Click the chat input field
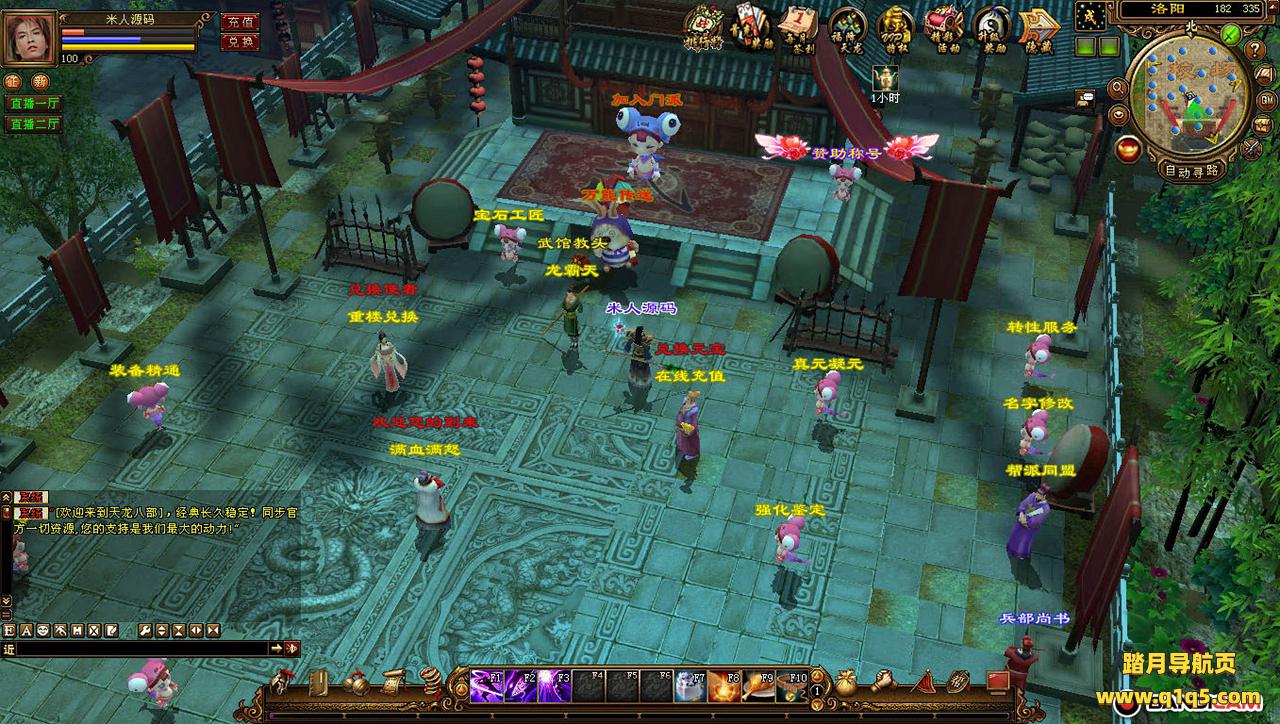This screenshot has height=724, width=1280. [x=140, y=649]
